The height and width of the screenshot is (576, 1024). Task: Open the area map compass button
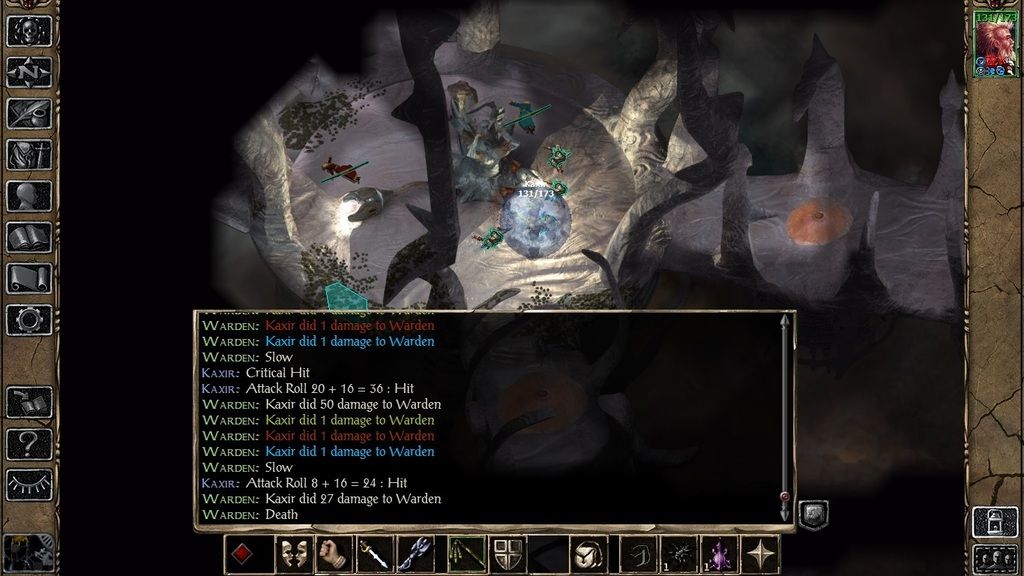[x=29, y=72]
